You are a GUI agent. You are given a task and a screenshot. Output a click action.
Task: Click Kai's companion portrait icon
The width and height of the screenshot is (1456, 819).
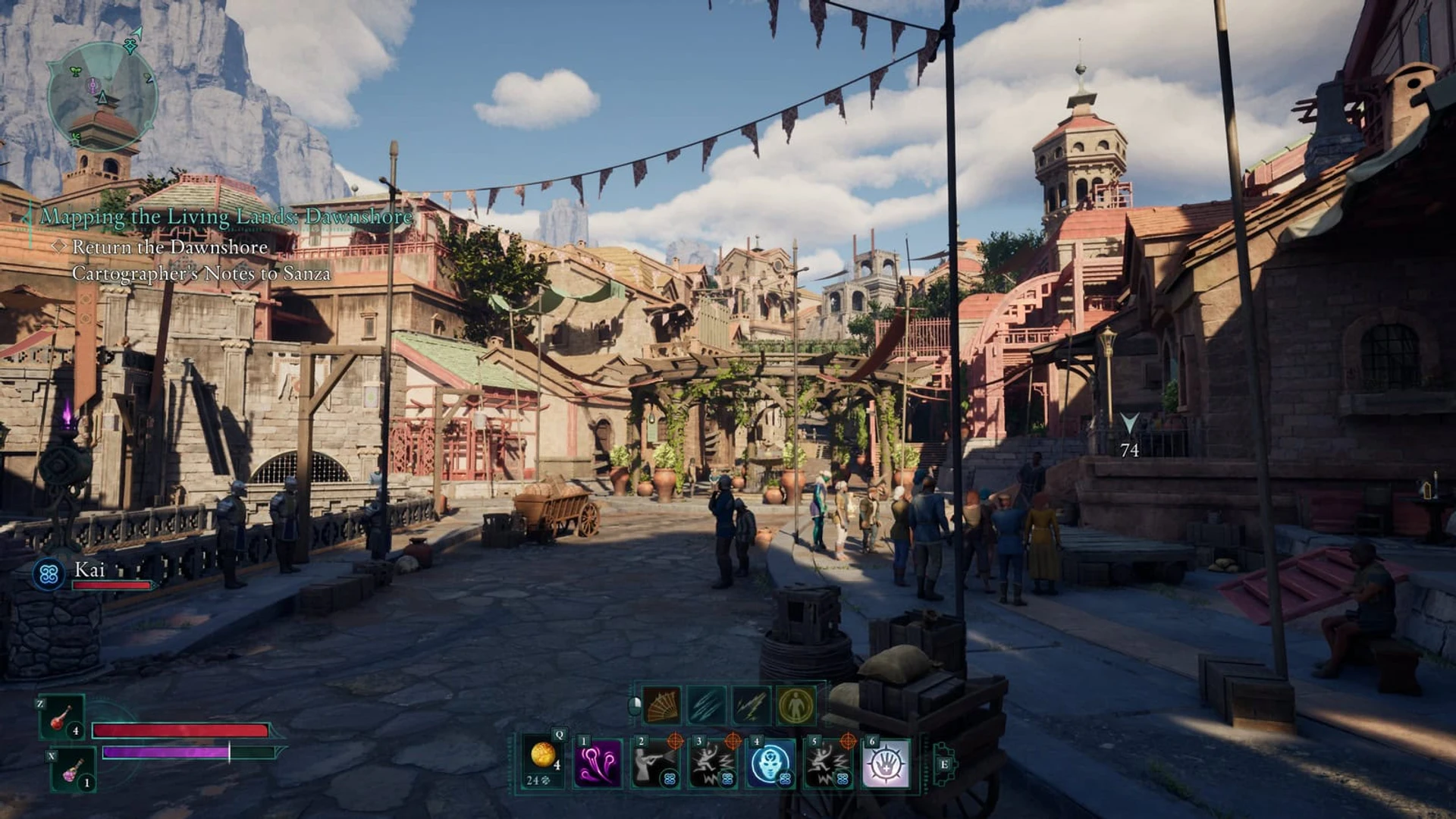click(49, 574)
